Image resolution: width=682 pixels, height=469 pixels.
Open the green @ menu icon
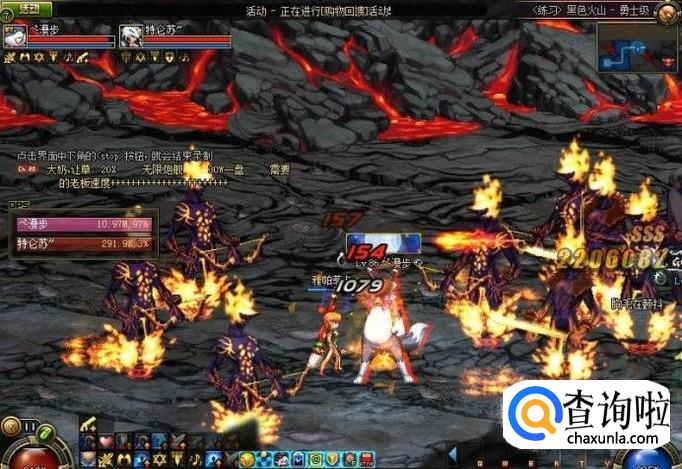[x=318, y=459]
